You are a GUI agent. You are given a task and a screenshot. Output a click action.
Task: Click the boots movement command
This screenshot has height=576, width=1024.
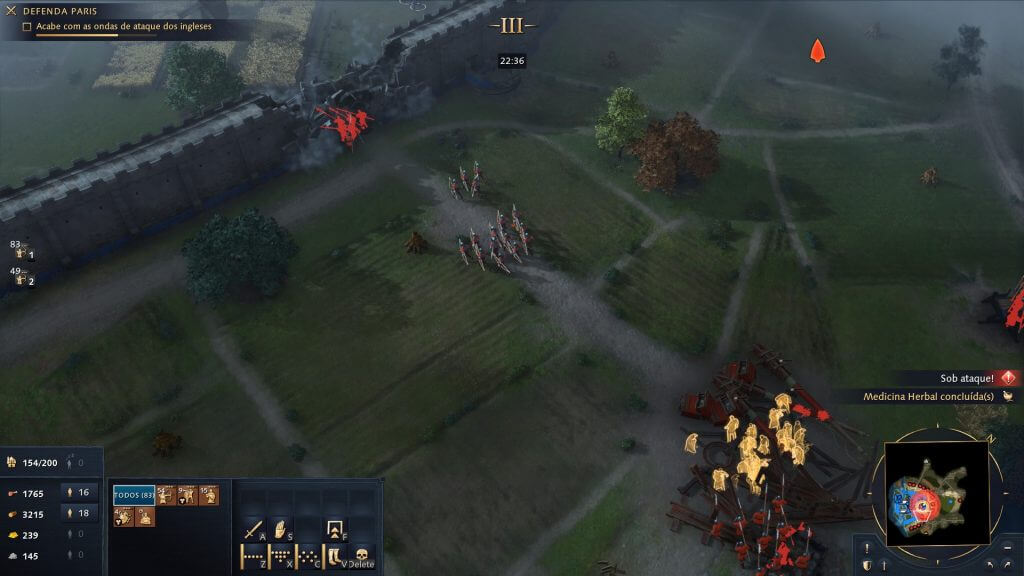tap(335, 555)
